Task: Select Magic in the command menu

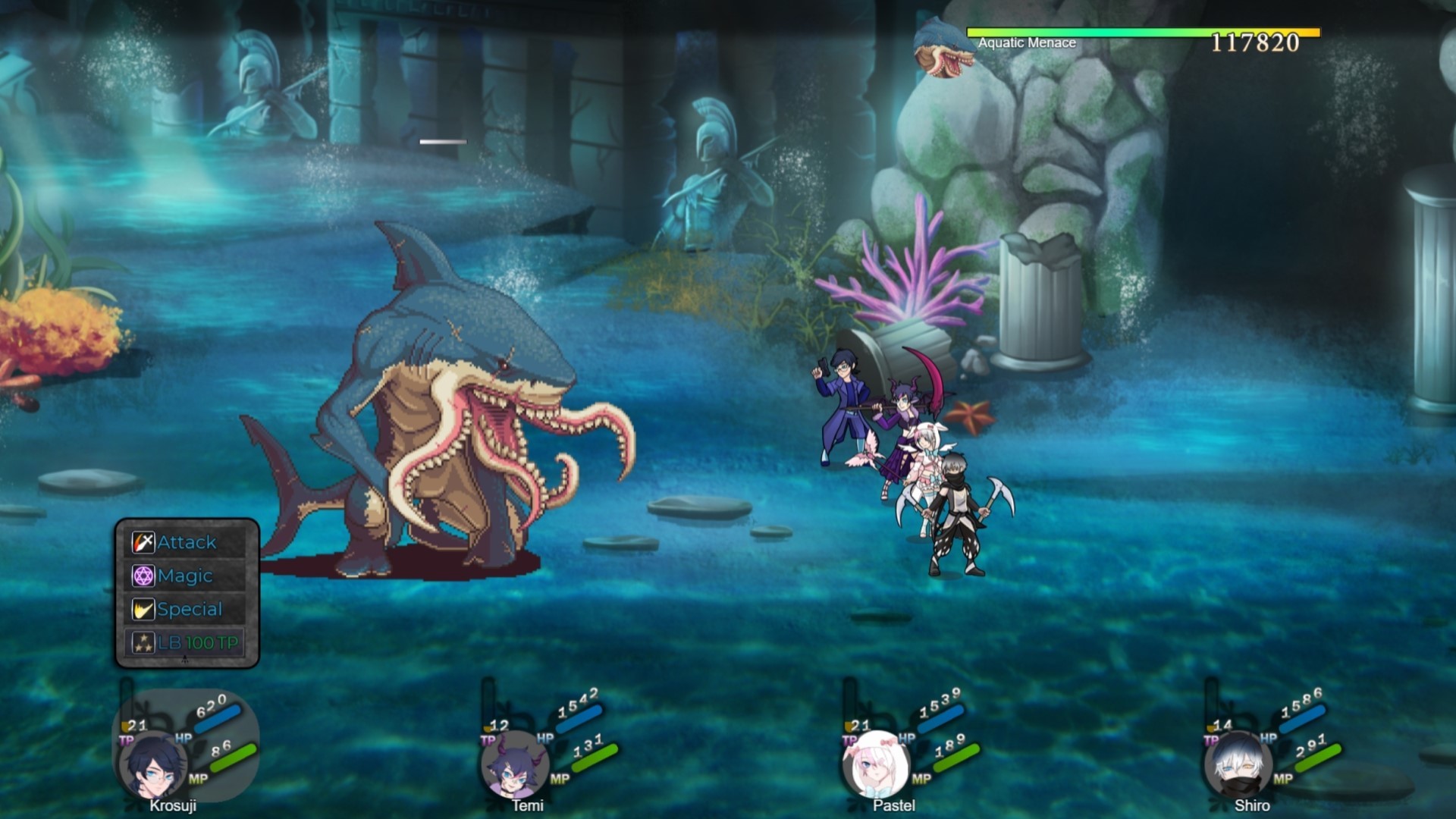Action: coord(184,576)
